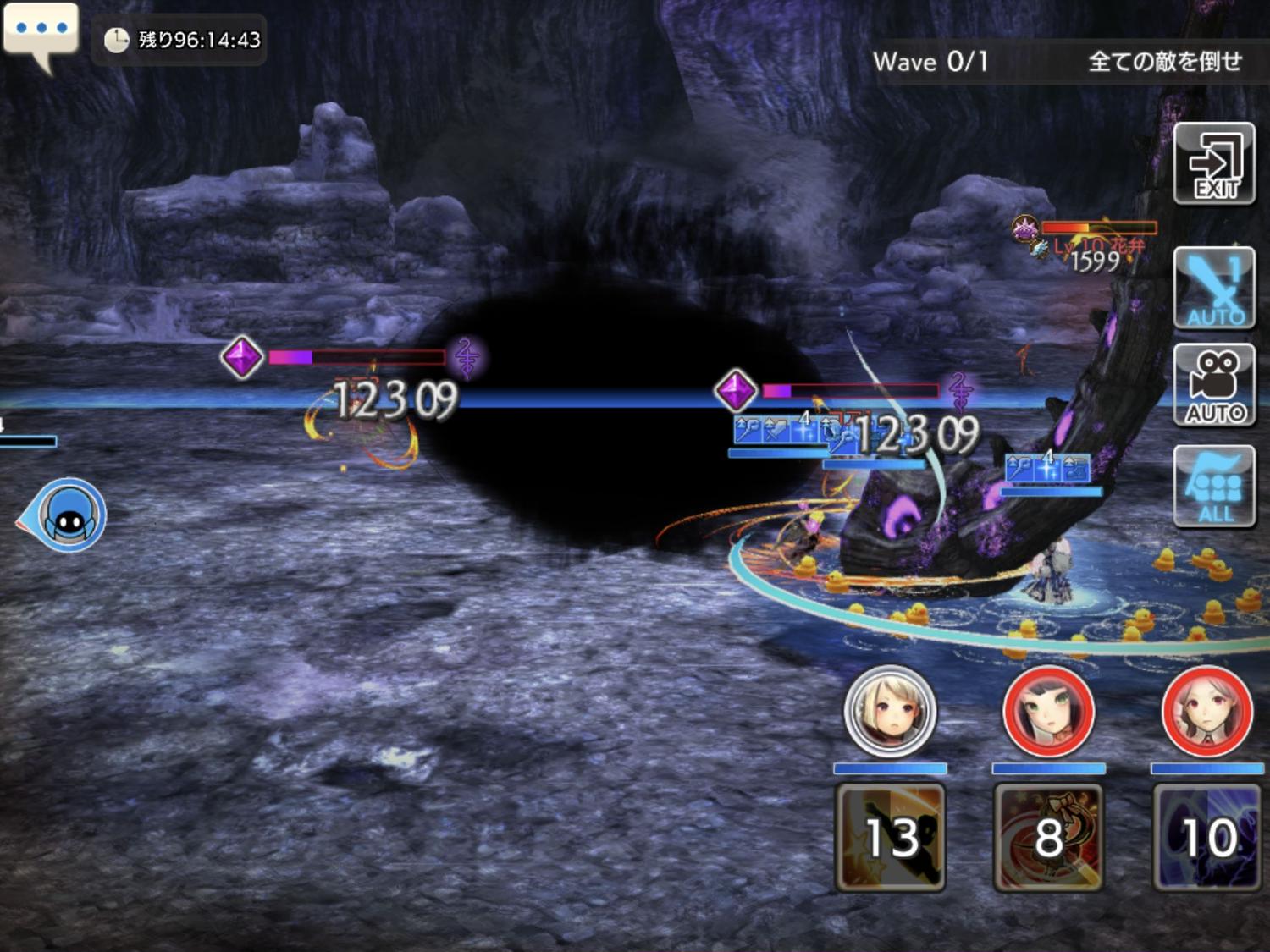This screenshot has width=1270, height=952.
Task: Activate the skill with cooldown 8
Action: (x=1048, y=836)
